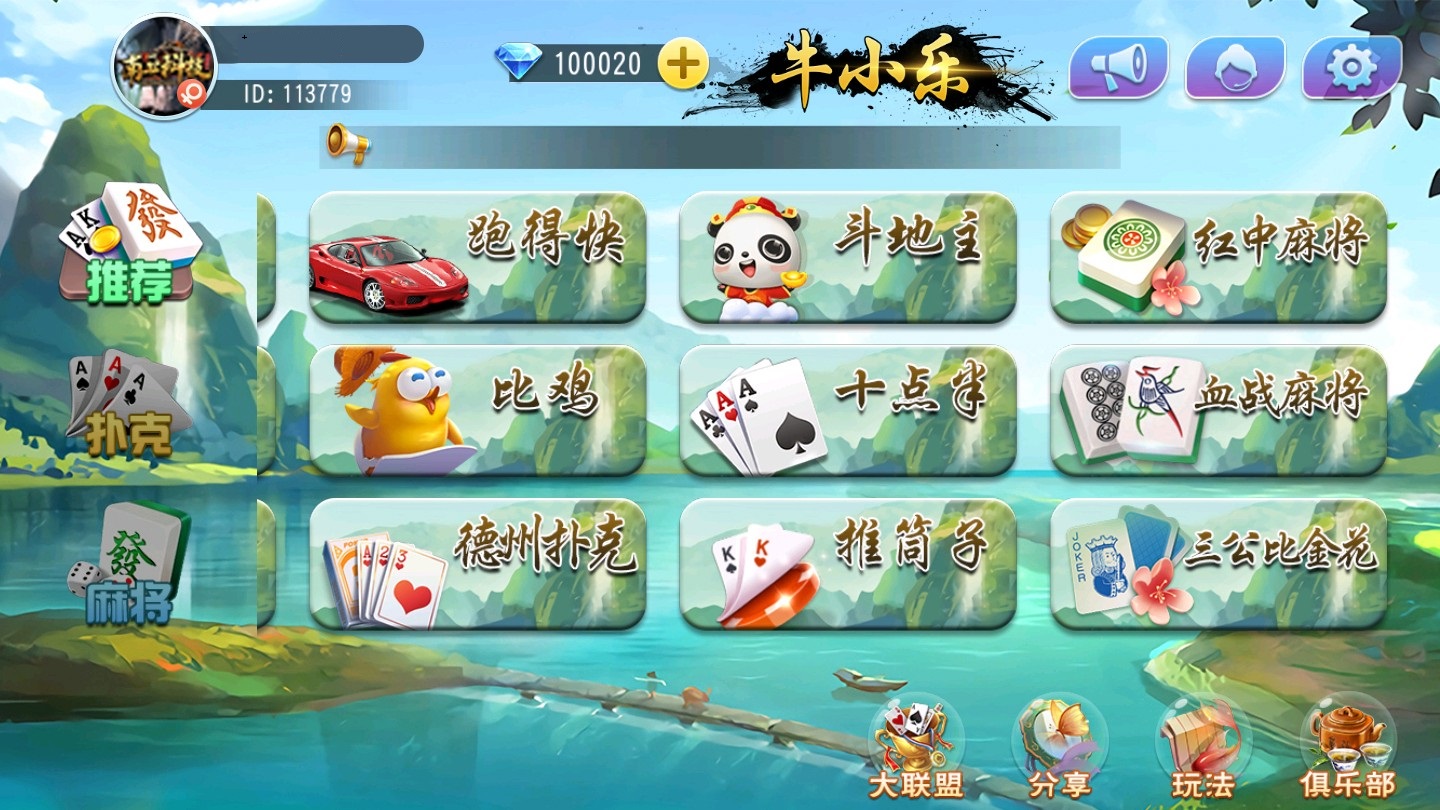
Task: Choose the 德州扑克 poker game
Action: pyautogui.click(x=478, y=564)
